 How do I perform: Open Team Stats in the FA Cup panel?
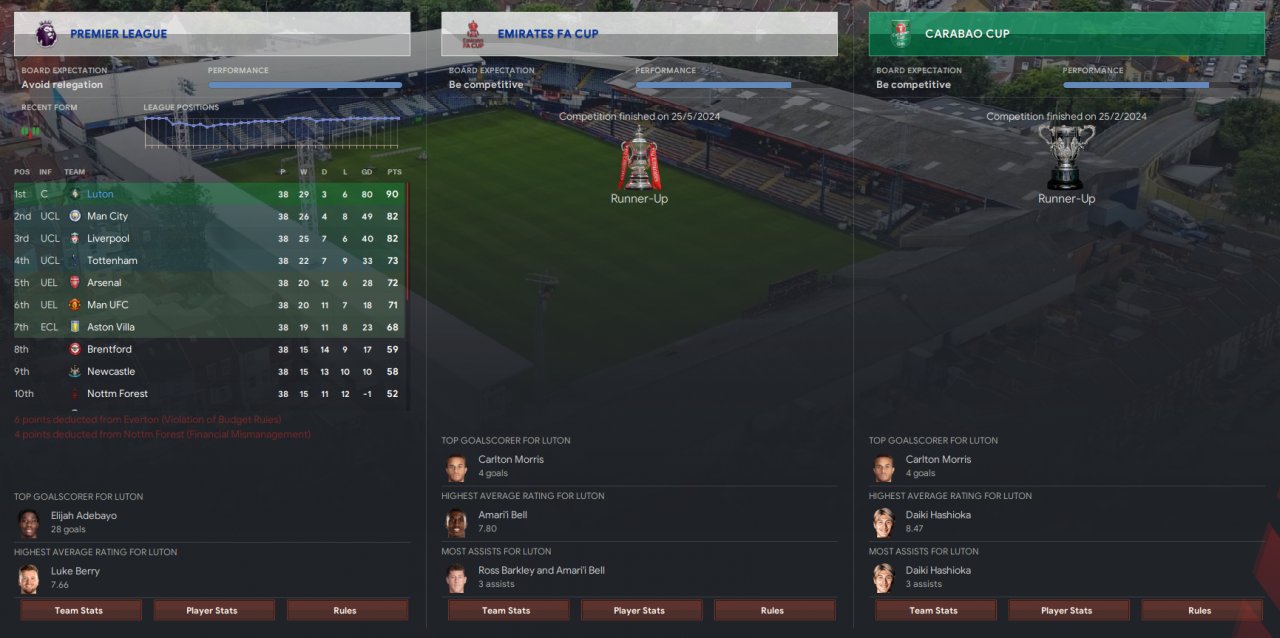pyautogui.click(x=506, y=610)
